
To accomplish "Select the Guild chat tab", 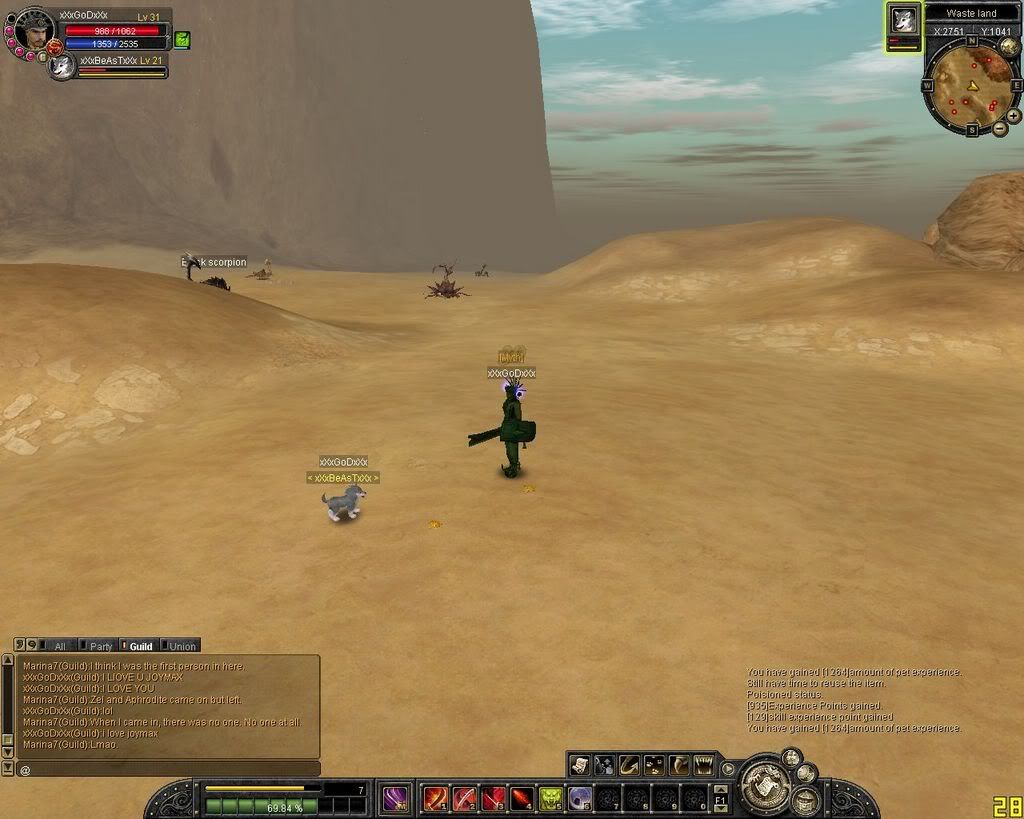I will pos(138,646).
